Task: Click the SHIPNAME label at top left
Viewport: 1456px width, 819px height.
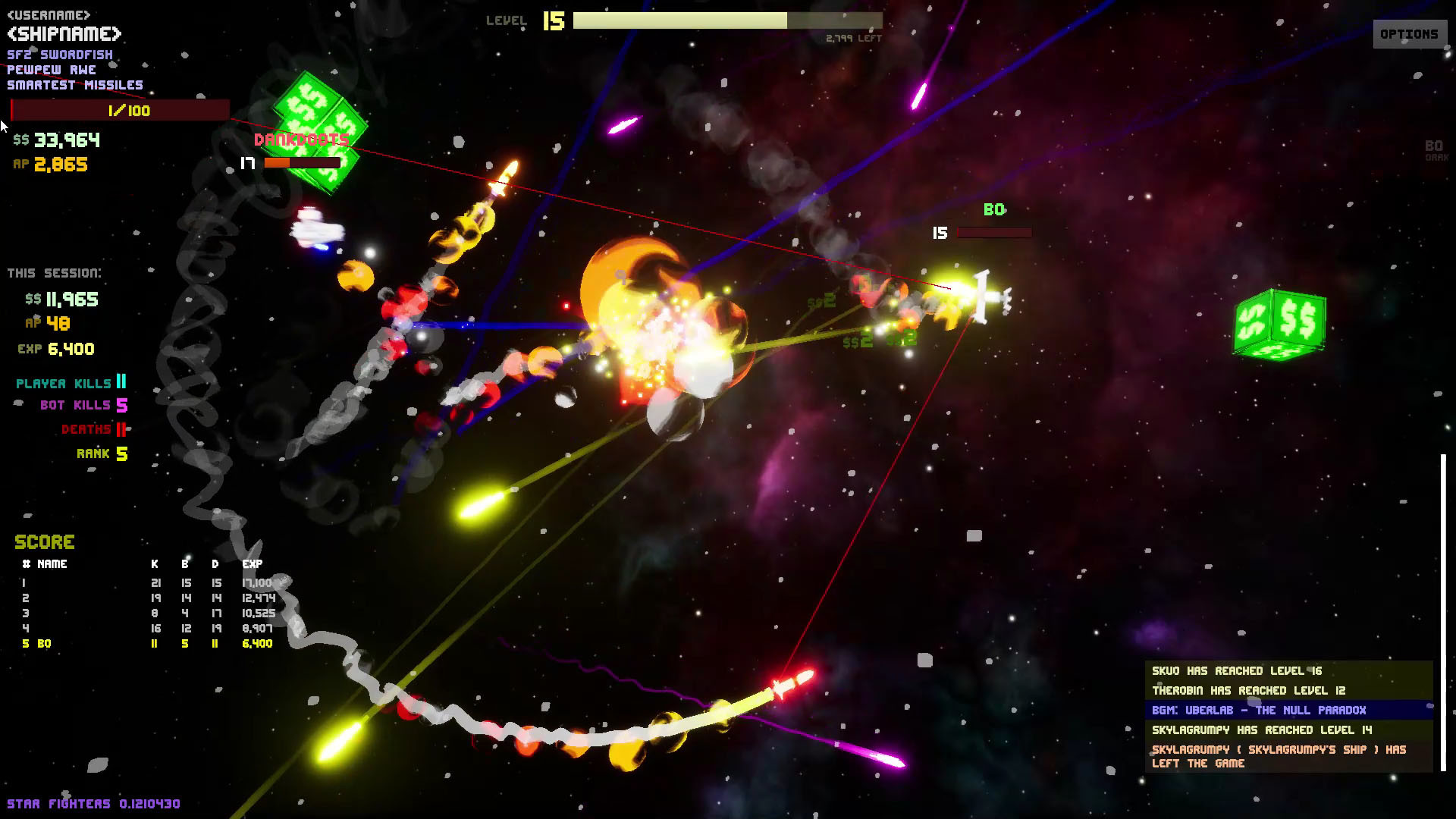Action: pos(64,33)
